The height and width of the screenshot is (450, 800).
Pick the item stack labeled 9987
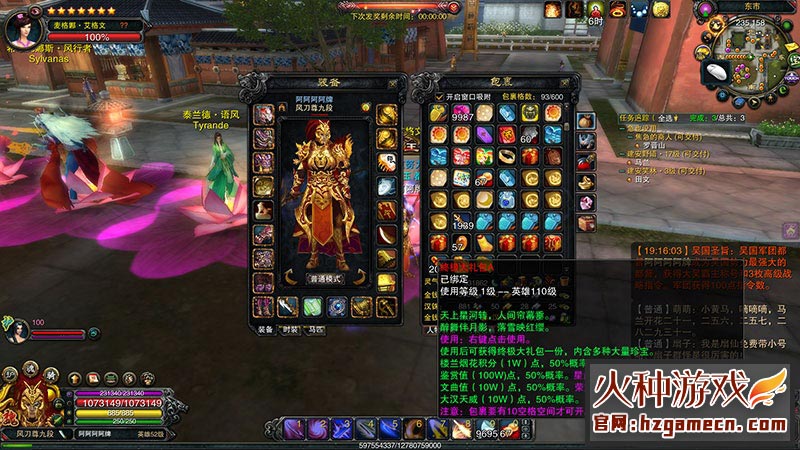coord(461,113)
